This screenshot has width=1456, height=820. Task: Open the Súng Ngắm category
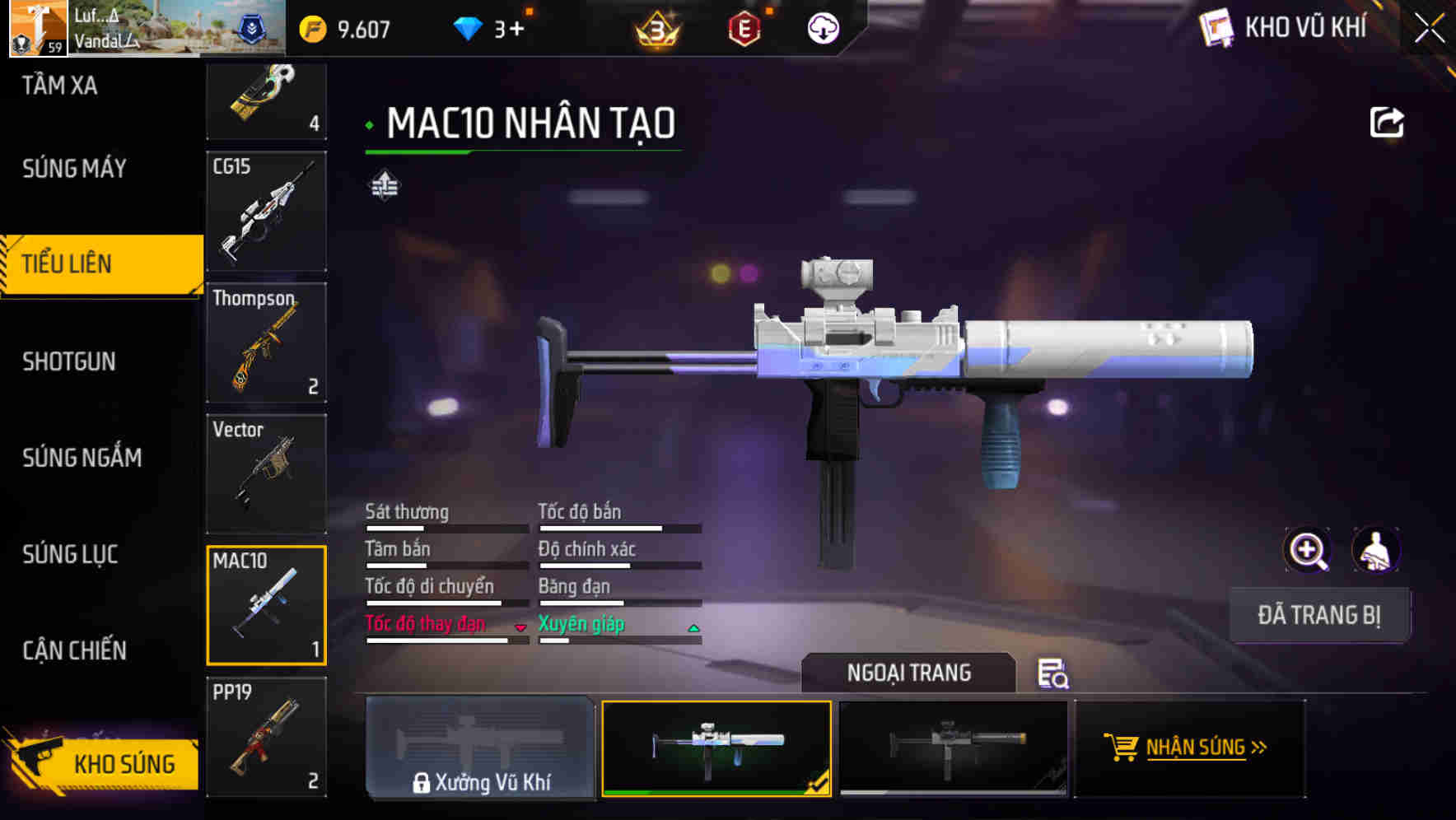coord(82,458)
